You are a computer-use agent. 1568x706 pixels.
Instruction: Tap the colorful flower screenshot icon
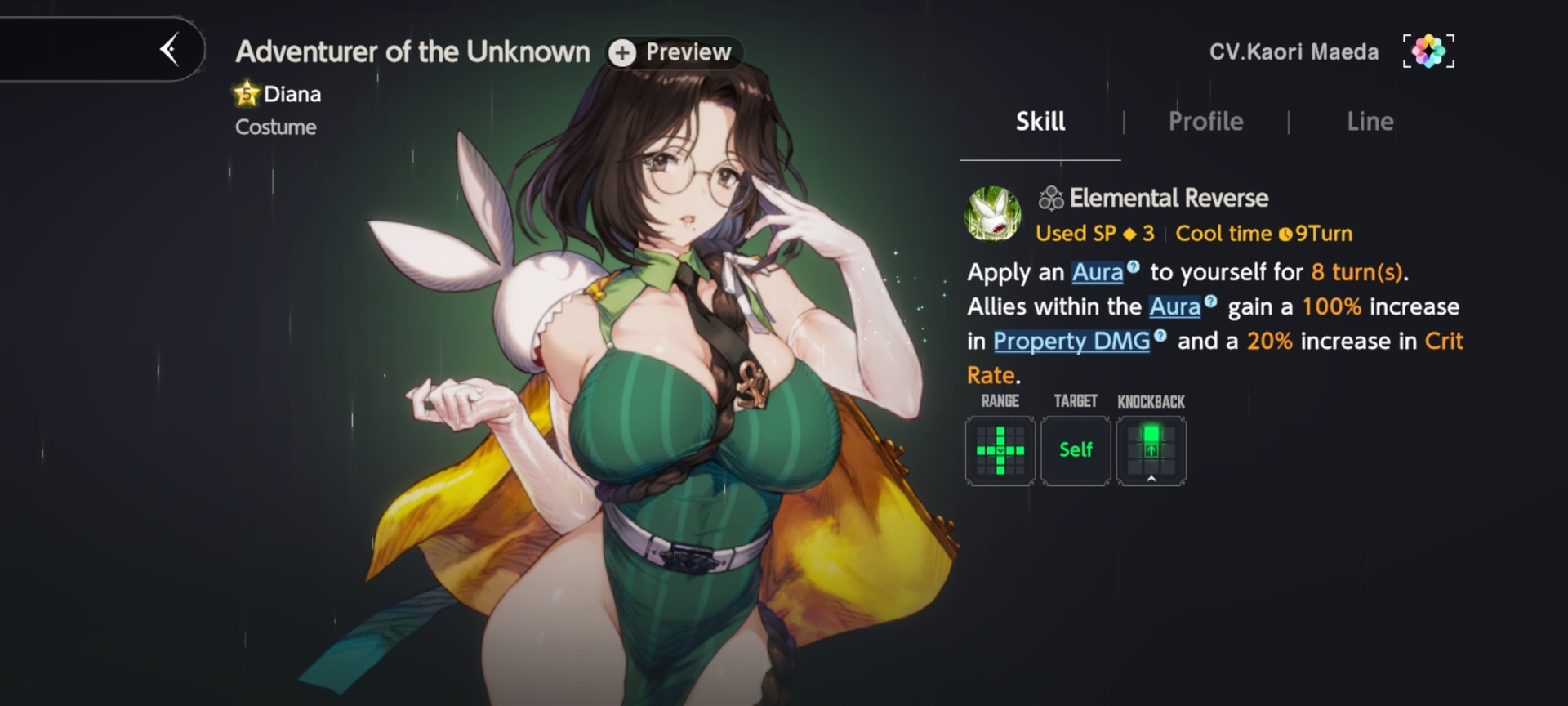(x=1428, y=51)
